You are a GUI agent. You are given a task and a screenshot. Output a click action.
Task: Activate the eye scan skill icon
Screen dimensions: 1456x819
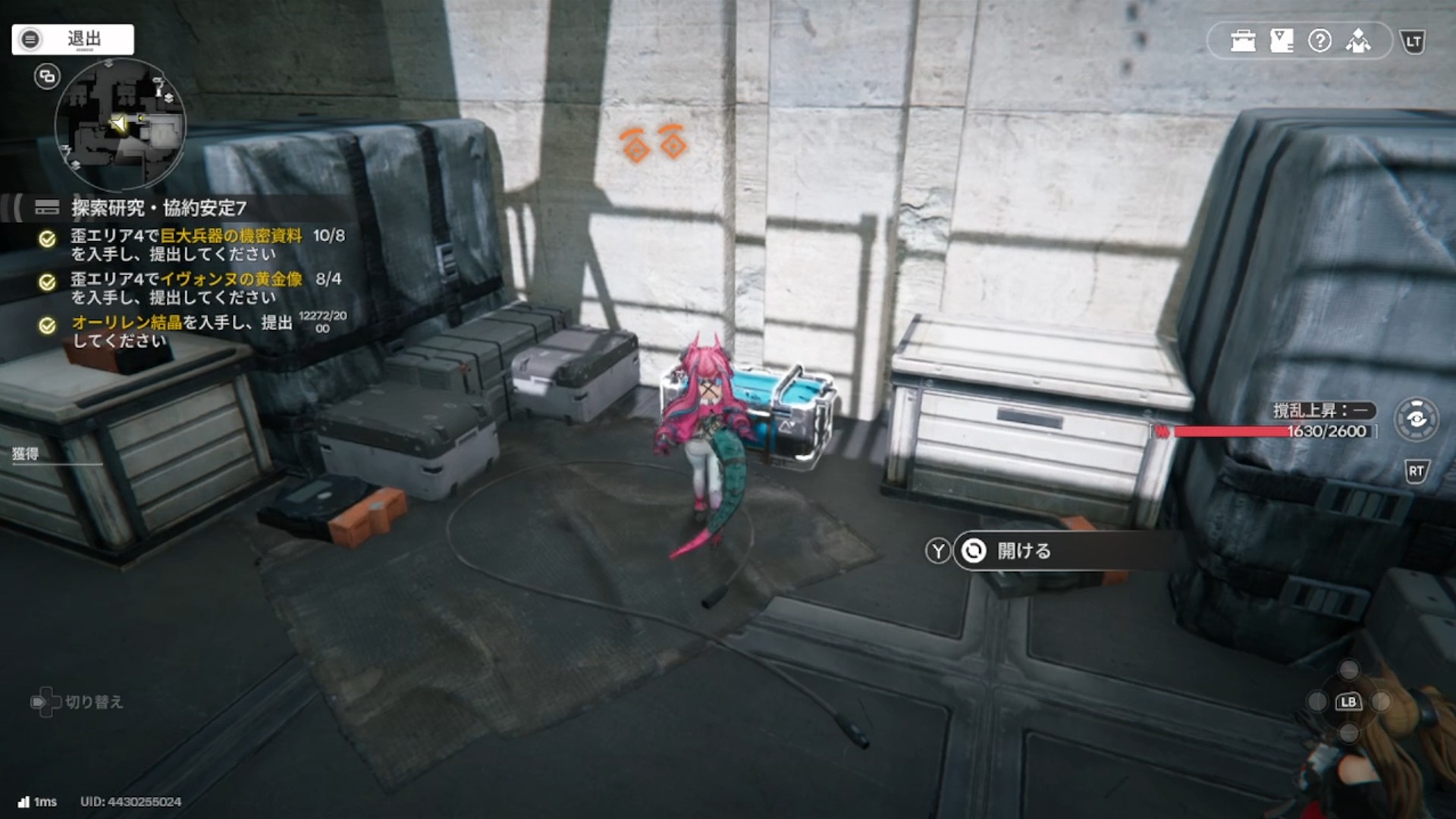point(1416,419)
